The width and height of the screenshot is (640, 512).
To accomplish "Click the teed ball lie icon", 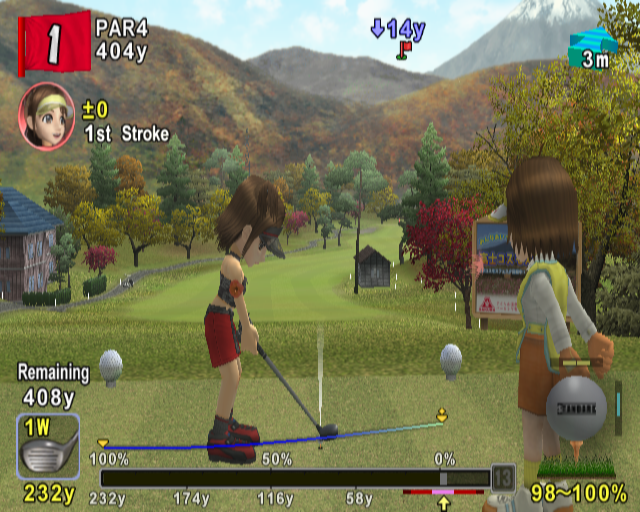I will pos(576,427).
